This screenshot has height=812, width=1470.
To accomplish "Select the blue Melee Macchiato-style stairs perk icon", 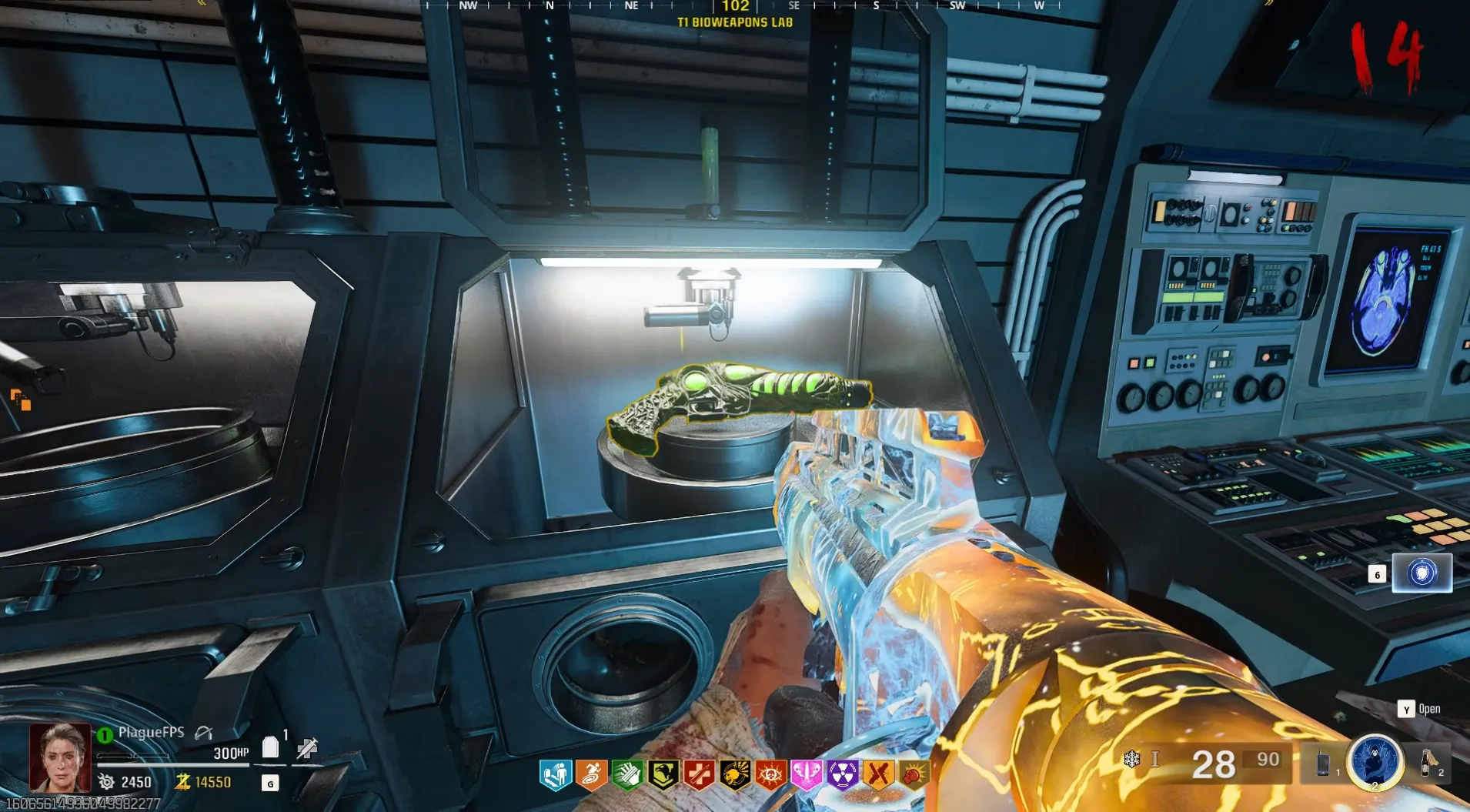I will [555, 774].
